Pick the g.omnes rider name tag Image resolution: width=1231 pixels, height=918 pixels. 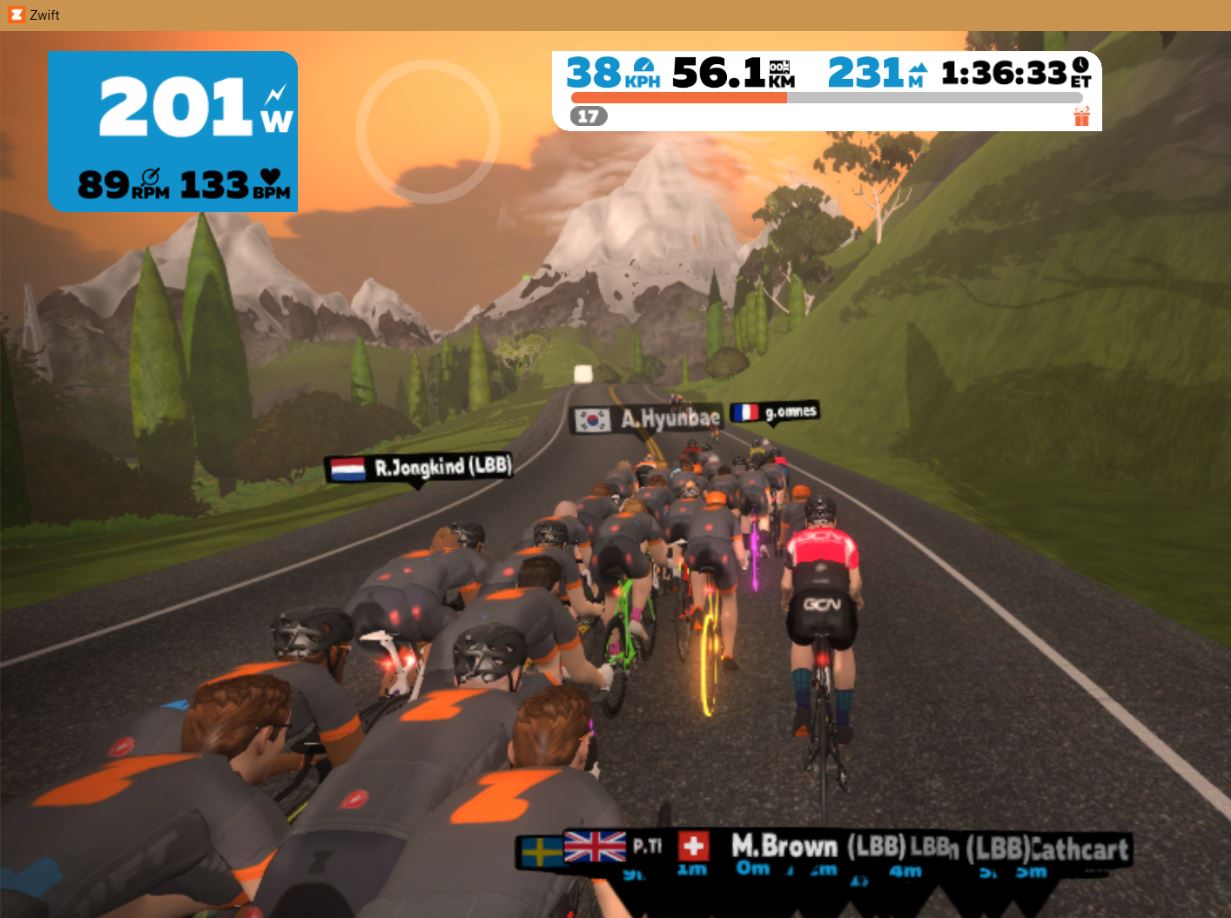click(x=774, y=411)
